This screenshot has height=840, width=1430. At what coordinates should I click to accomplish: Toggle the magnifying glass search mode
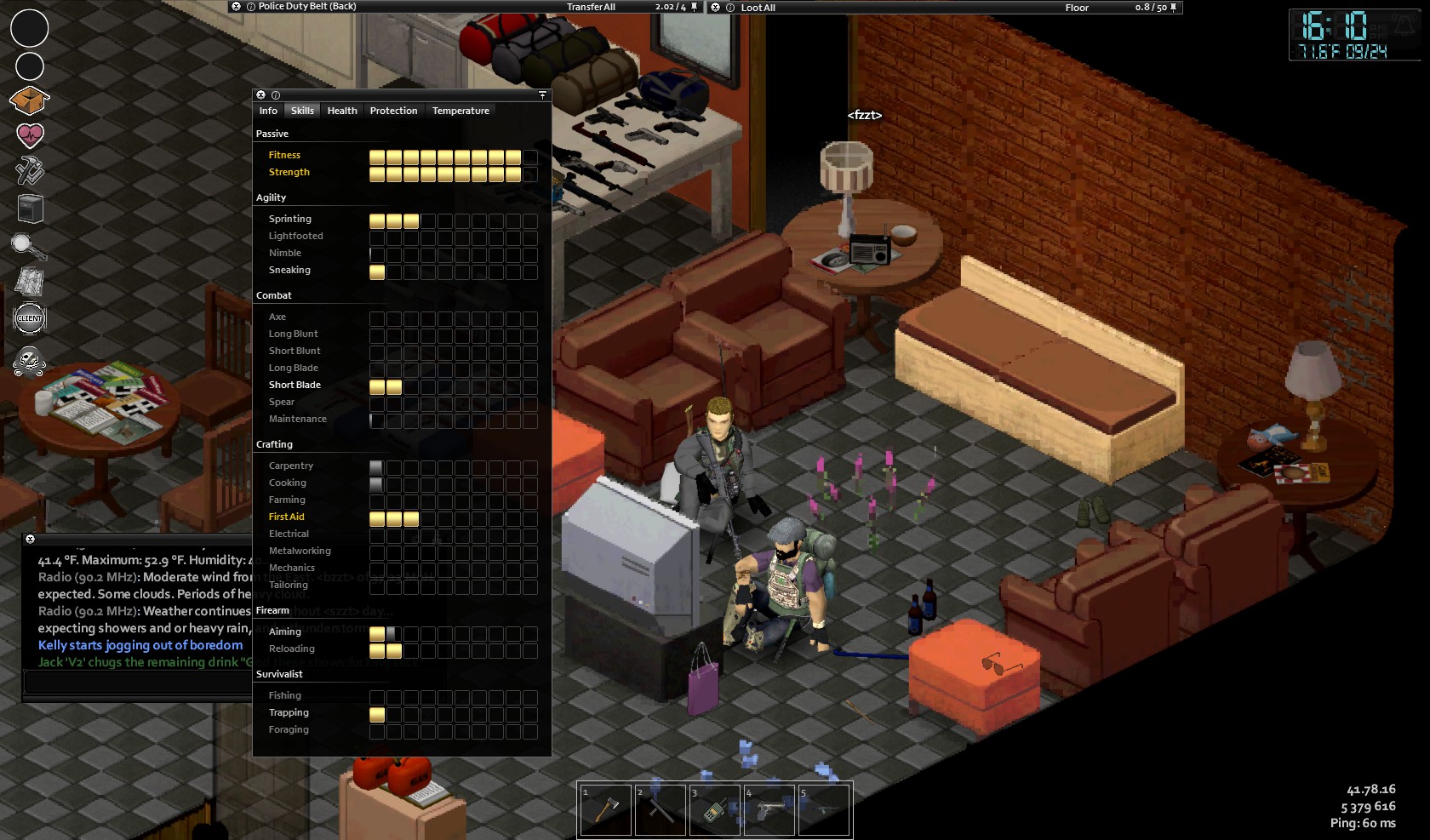[29, 247]
